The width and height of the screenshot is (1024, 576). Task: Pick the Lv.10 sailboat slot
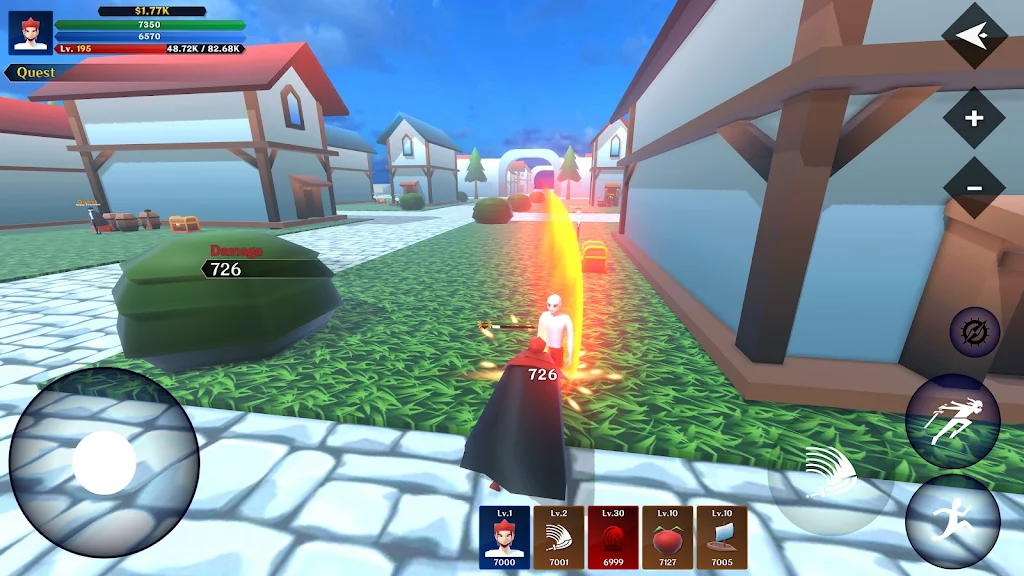(x=721, y=537)
